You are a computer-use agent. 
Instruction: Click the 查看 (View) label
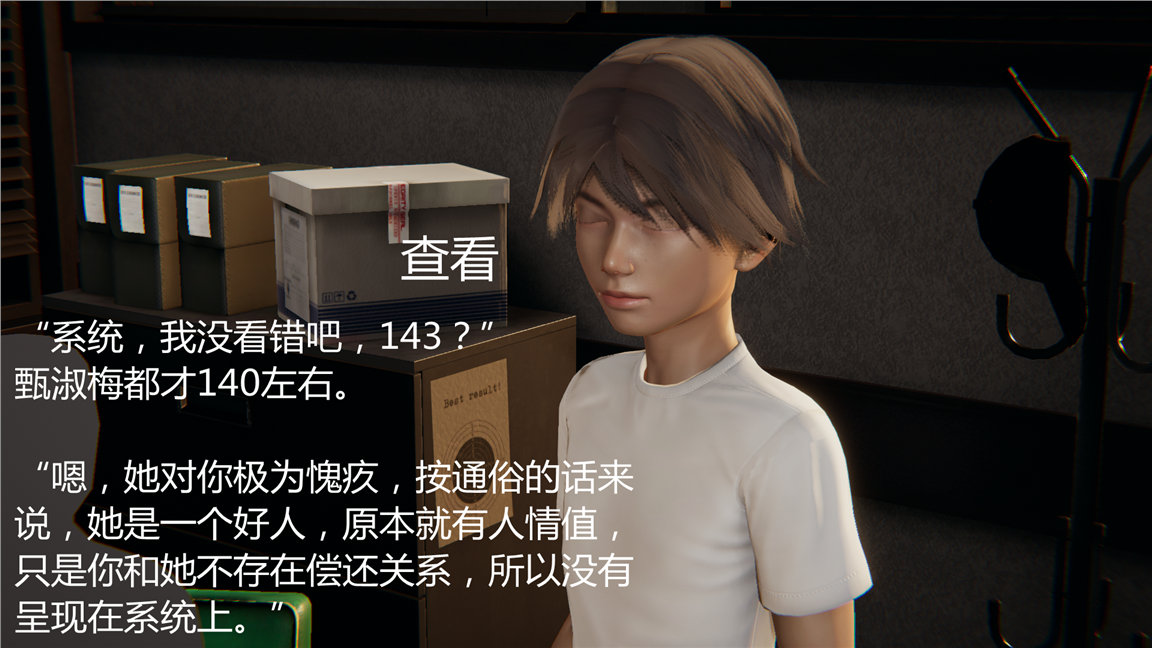tap(449, 260)
